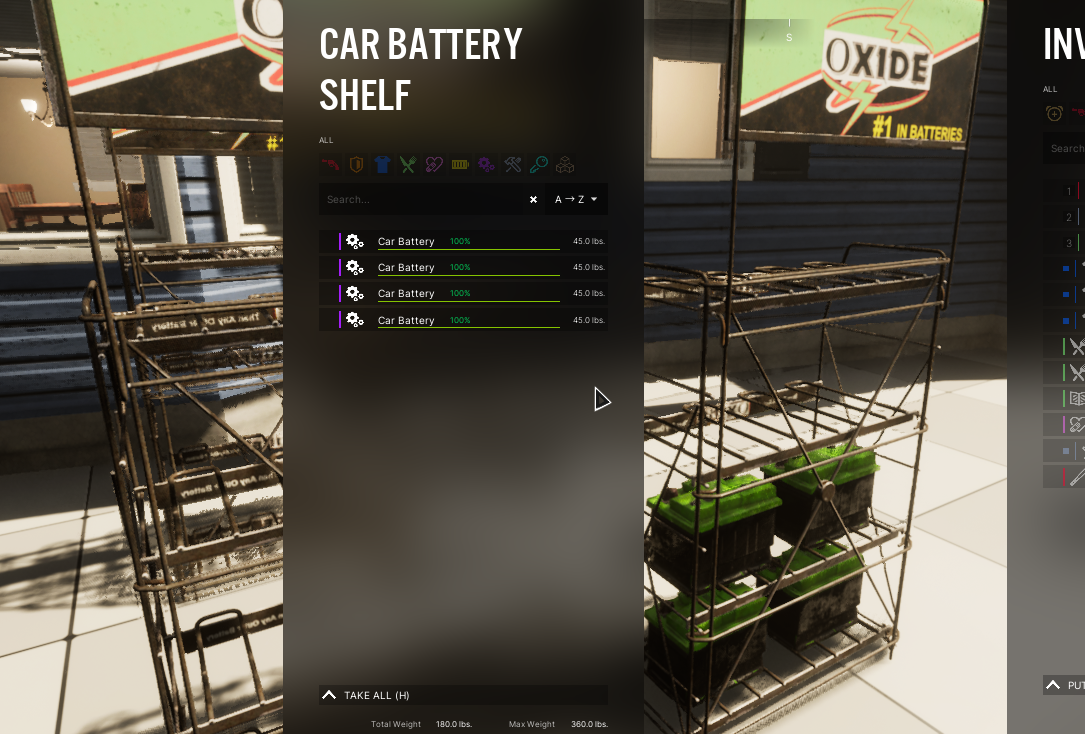Show only food (fork and knife icon)

pos(408,164)
